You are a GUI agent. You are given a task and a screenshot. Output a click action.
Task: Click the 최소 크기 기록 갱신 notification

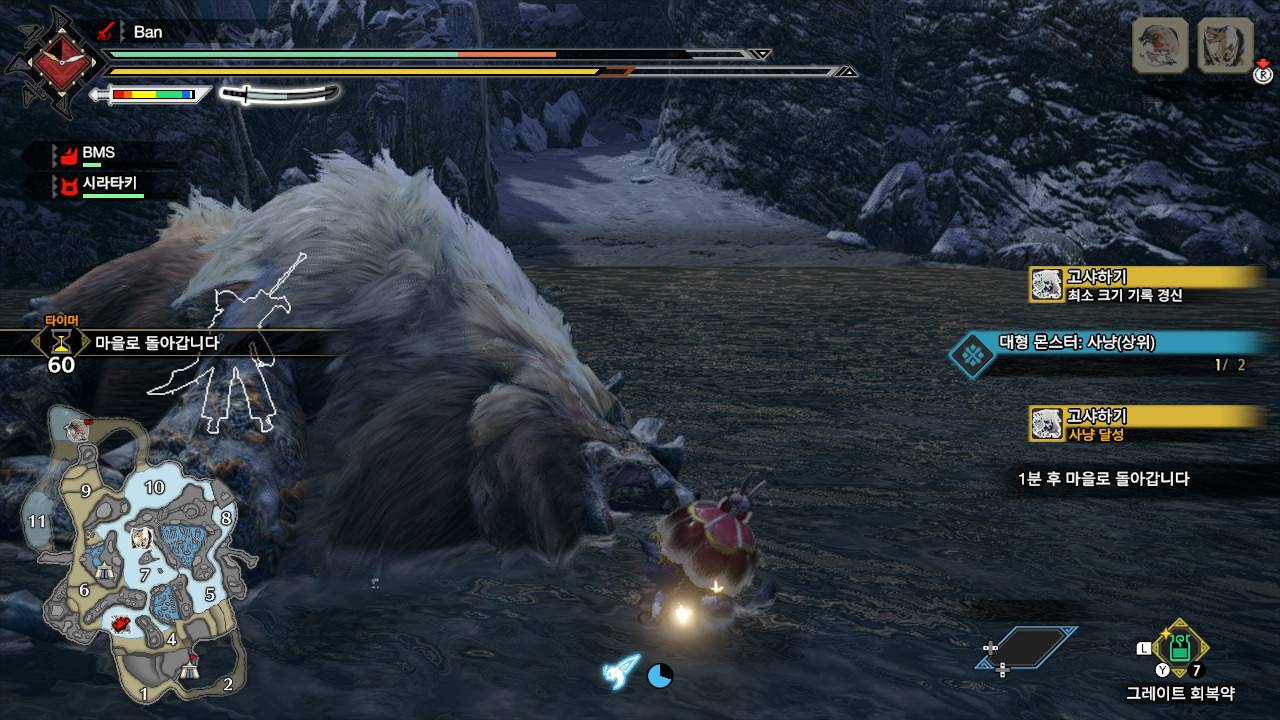[x=1145, y=285]
